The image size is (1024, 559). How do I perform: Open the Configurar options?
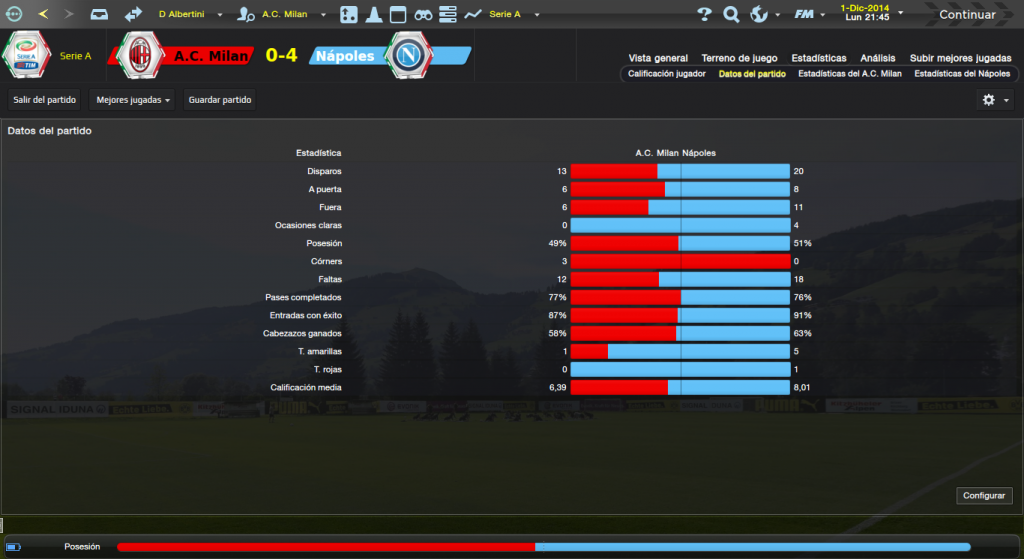tap(985, 496)
